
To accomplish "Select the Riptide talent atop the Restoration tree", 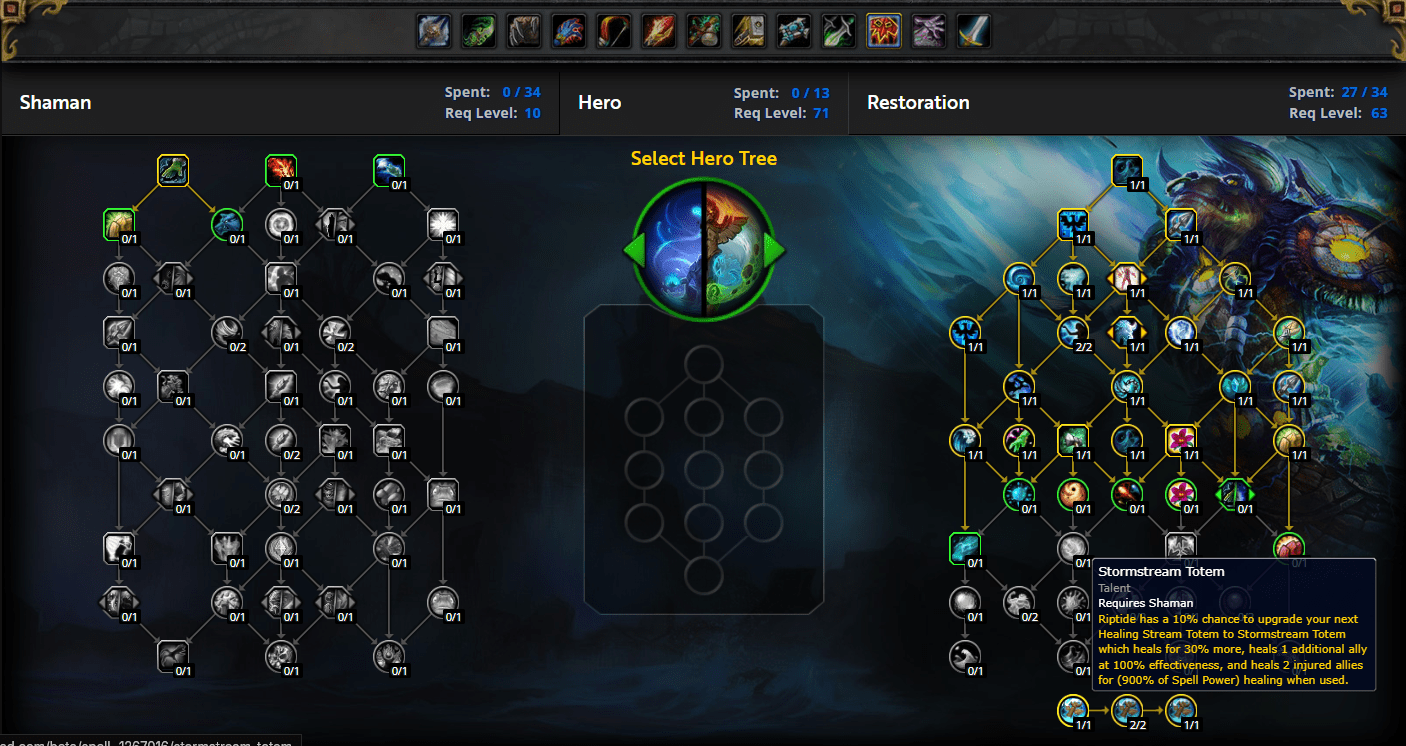I will [1128, 170].
